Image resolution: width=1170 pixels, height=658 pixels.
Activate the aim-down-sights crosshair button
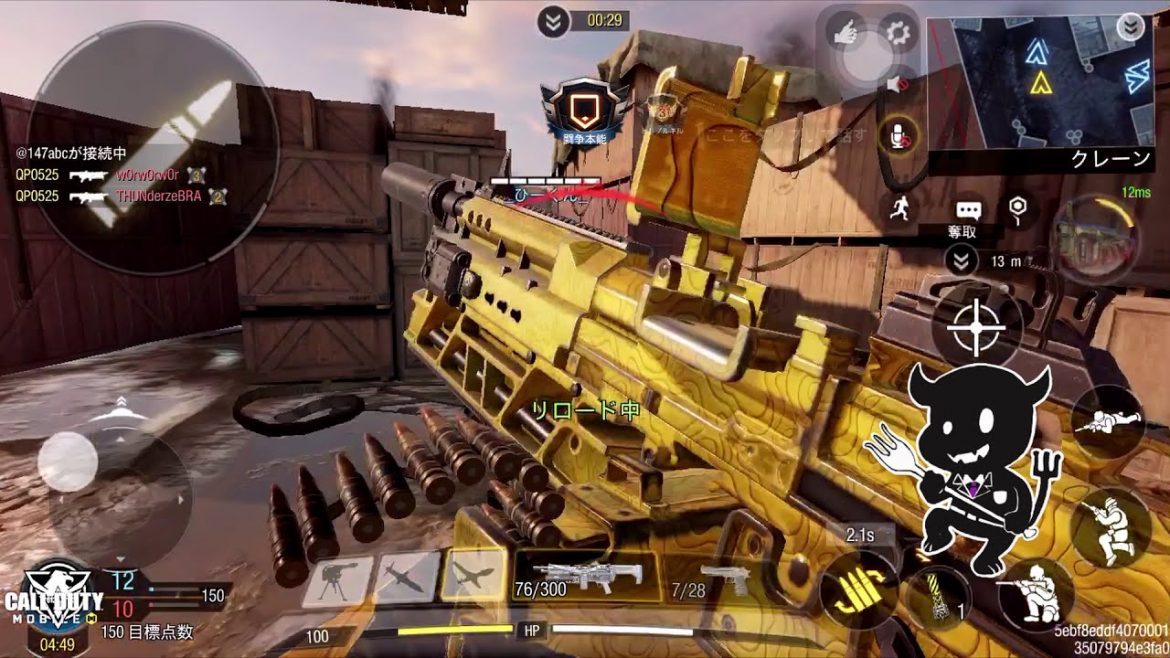point(975,326)
